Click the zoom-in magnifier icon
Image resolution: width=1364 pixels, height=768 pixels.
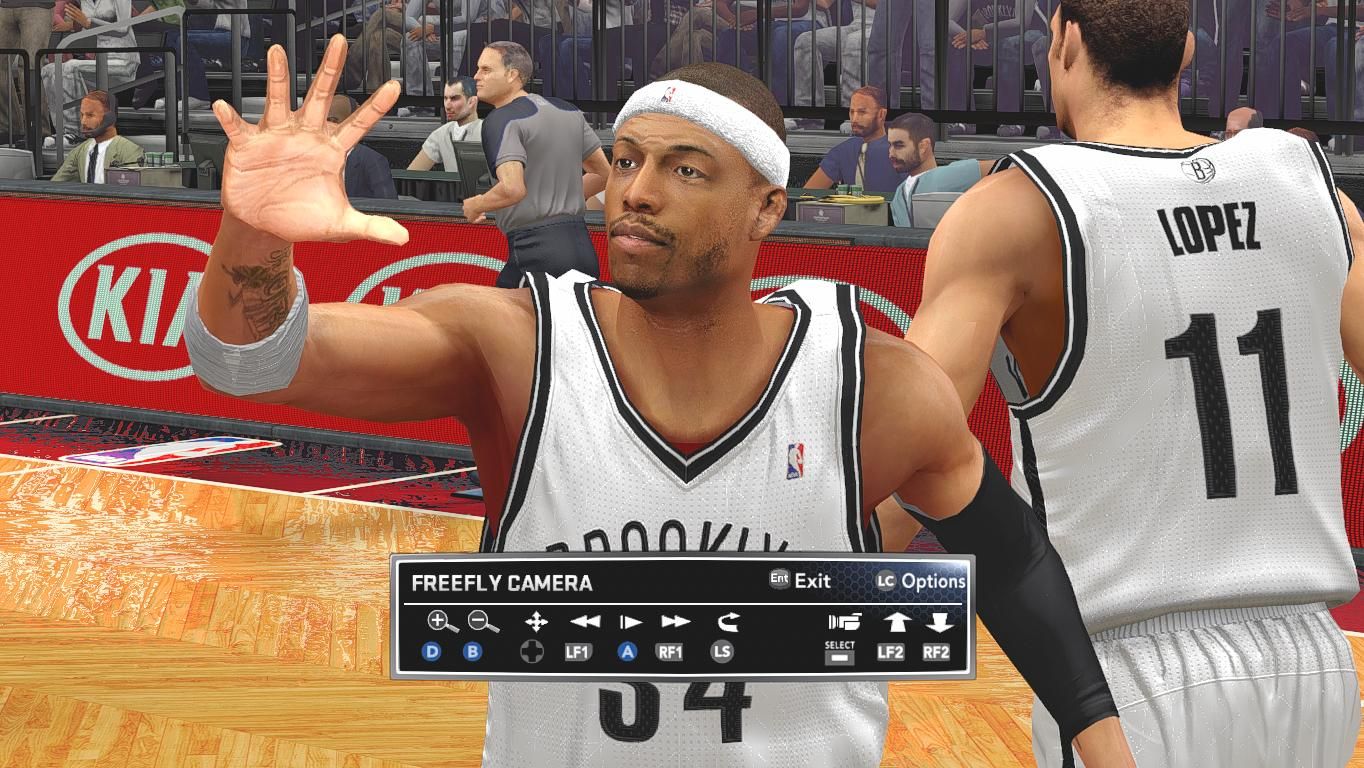coord(441,622)
